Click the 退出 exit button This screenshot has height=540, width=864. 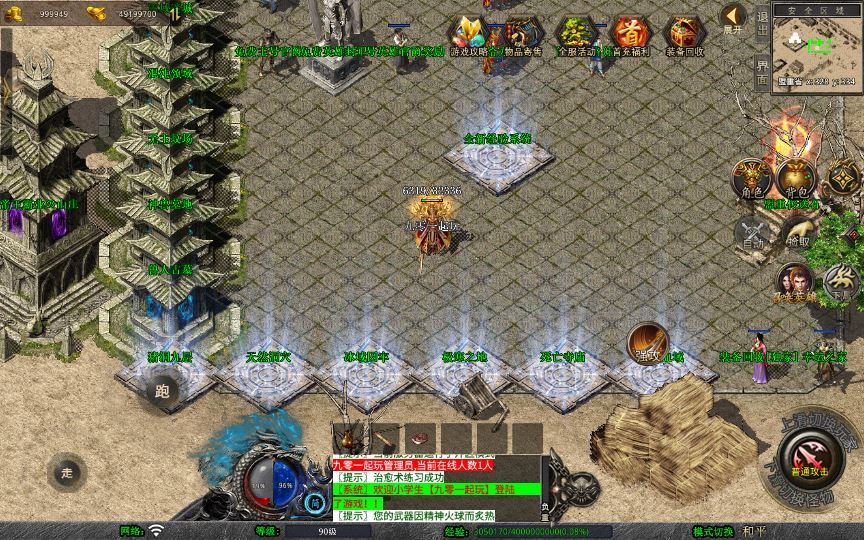coord(762,22)
